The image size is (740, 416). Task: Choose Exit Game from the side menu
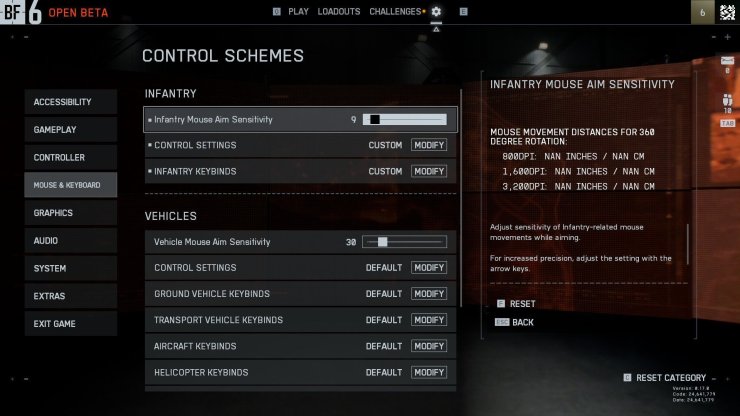click(x=71, y=324)
